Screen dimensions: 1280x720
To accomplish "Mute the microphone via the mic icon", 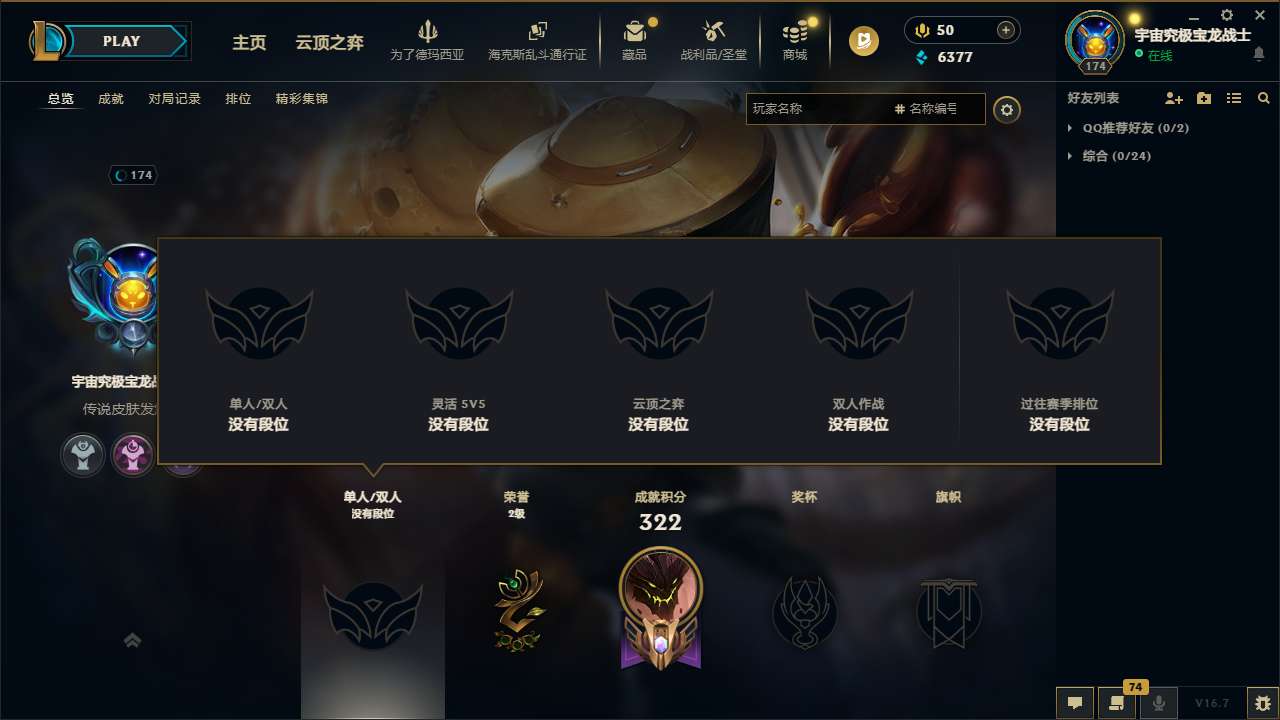I will coord(1158,703).
